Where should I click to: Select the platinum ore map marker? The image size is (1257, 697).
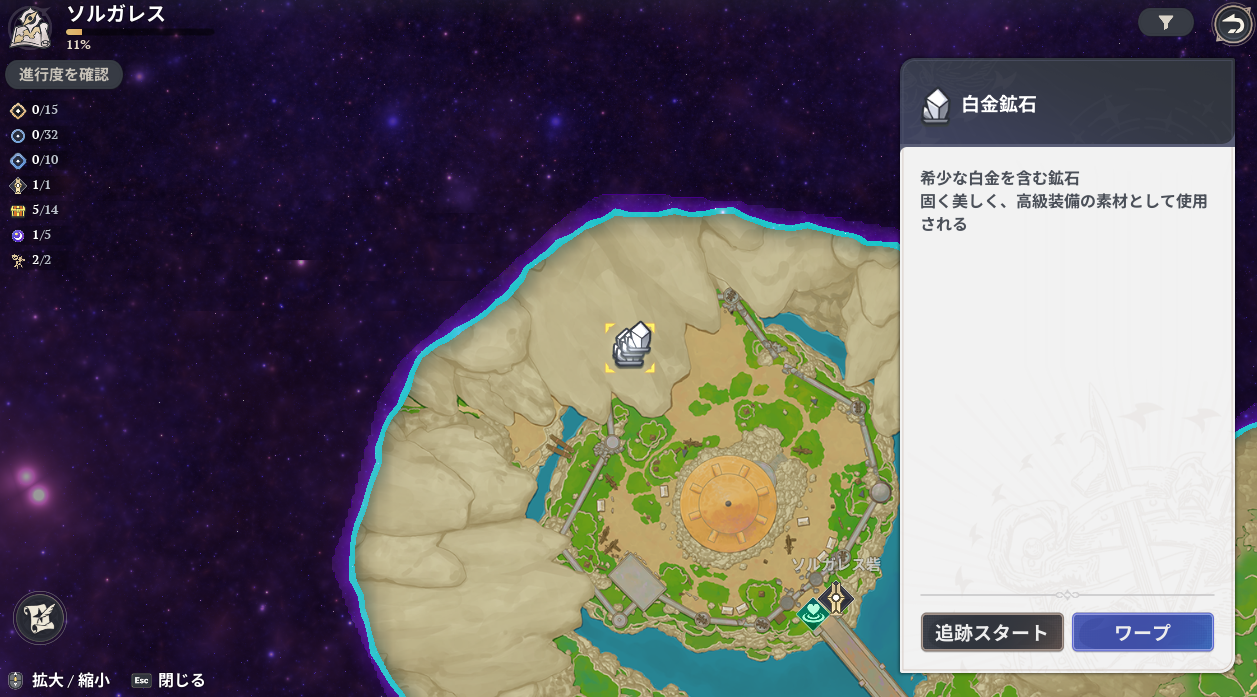click(x=630, y=347)
